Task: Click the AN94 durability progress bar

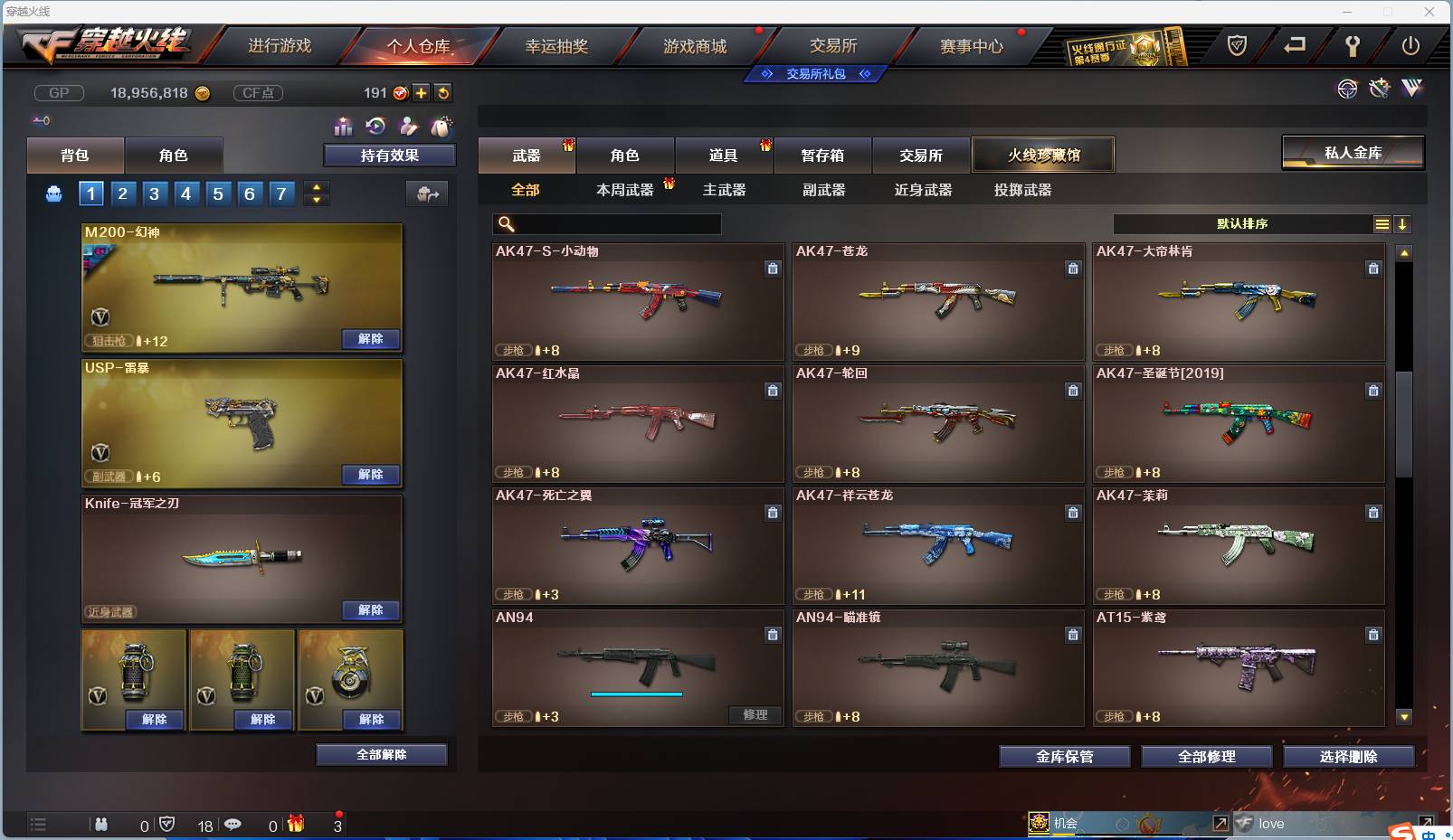Action: click(x=636, y=694)
